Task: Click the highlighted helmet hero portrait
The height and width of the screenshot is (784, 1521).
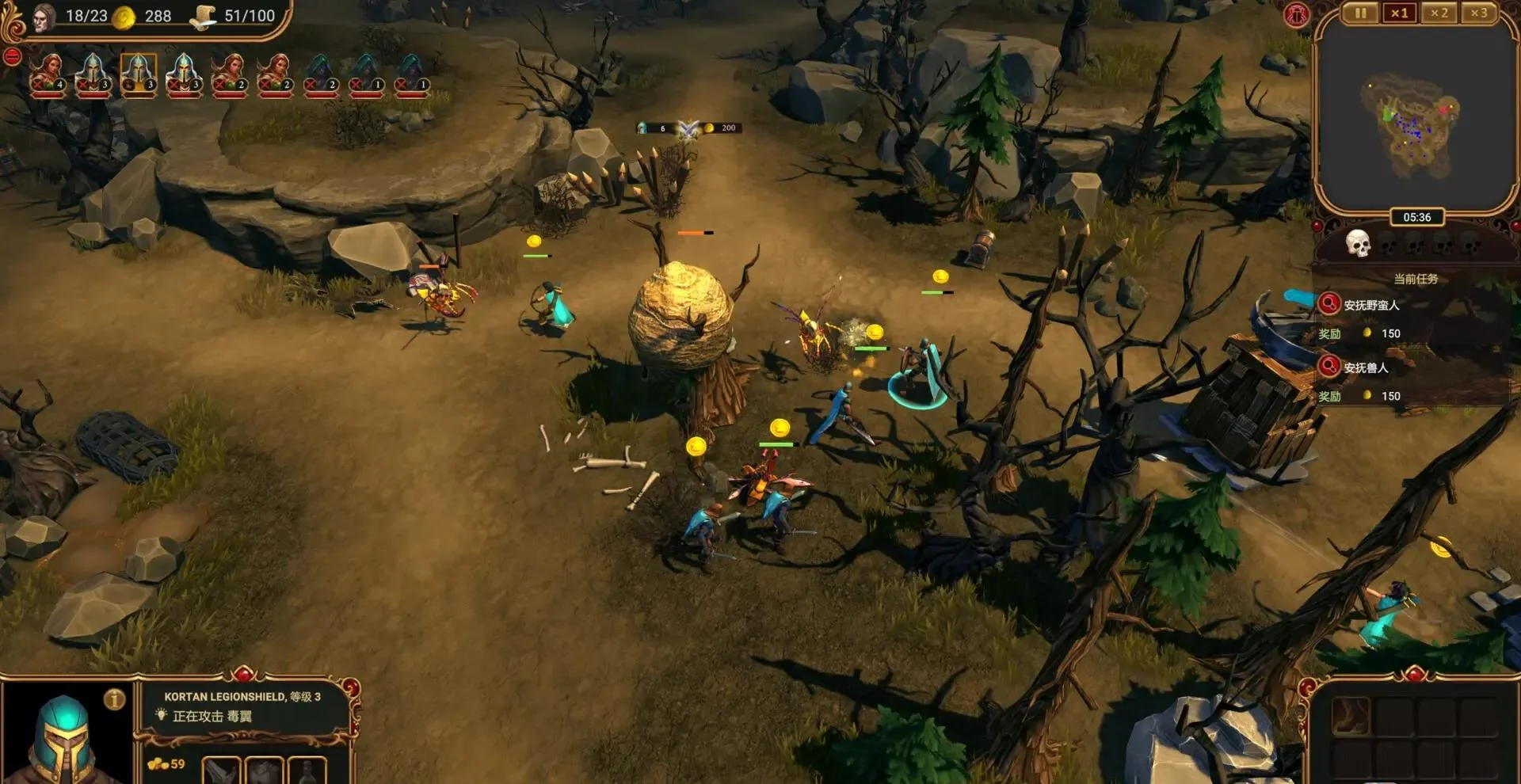Action: 139,74
